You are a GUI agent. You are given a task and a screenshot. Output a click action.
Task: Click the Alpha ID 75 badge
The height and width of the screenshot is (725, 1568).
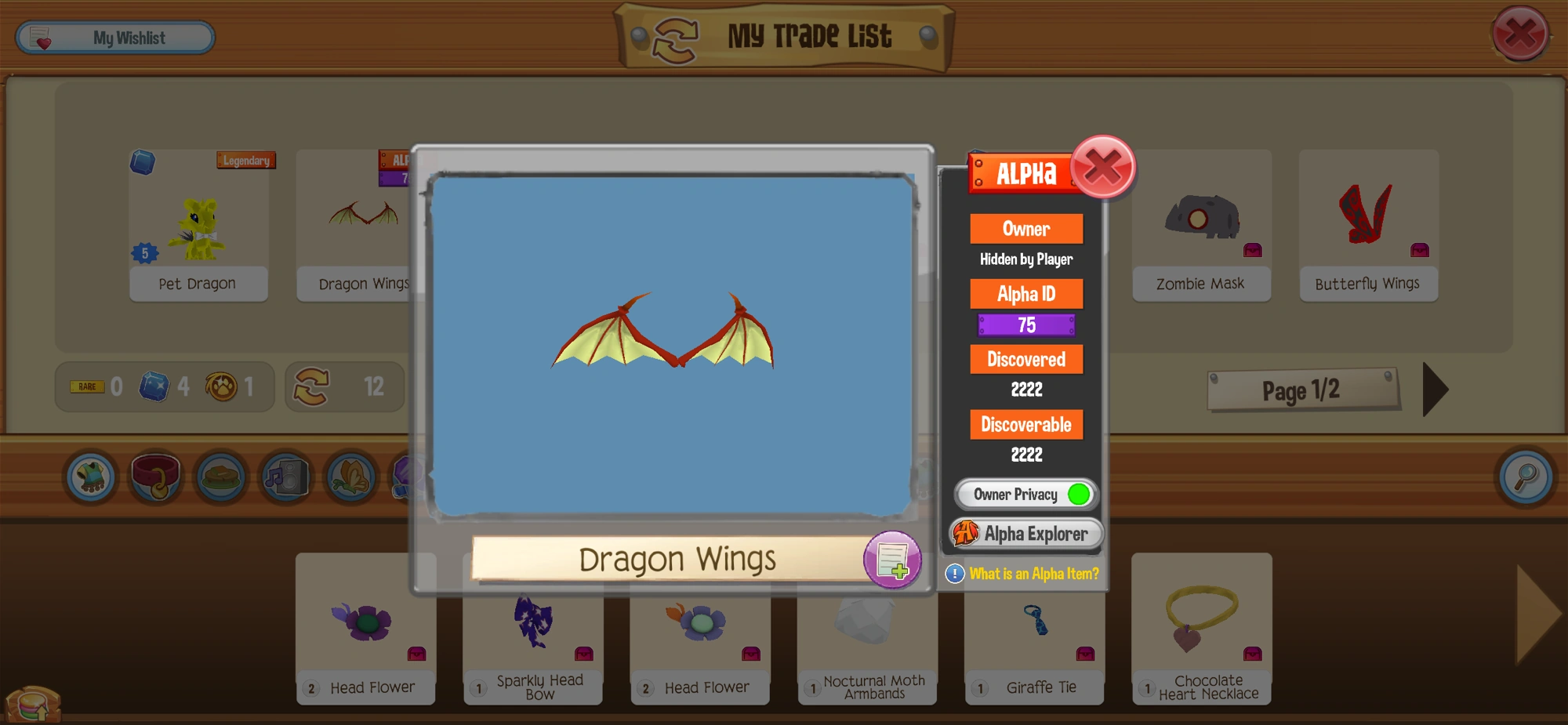pos(1026,324)
